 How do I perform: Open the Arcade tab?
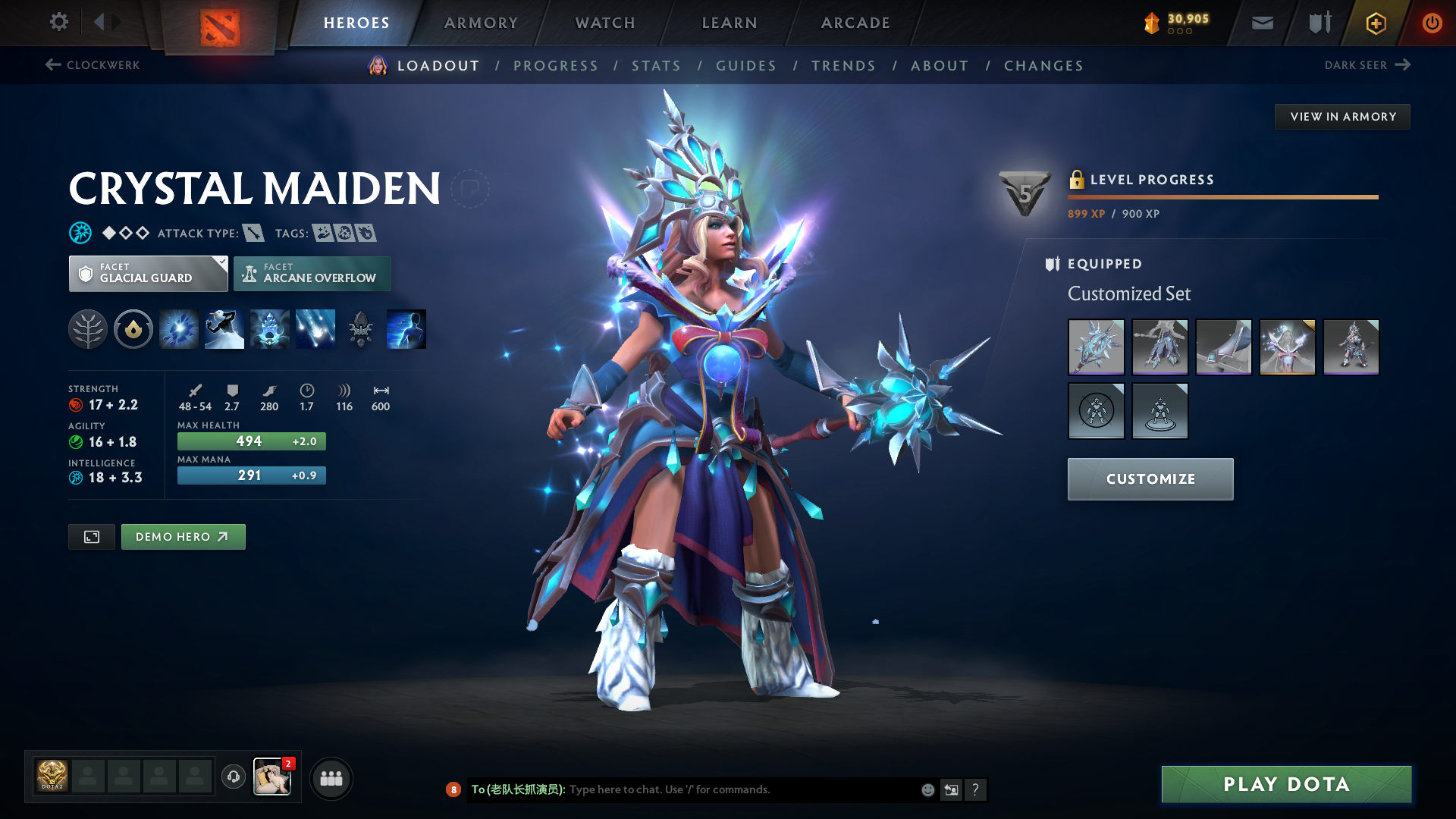[855, 23]
